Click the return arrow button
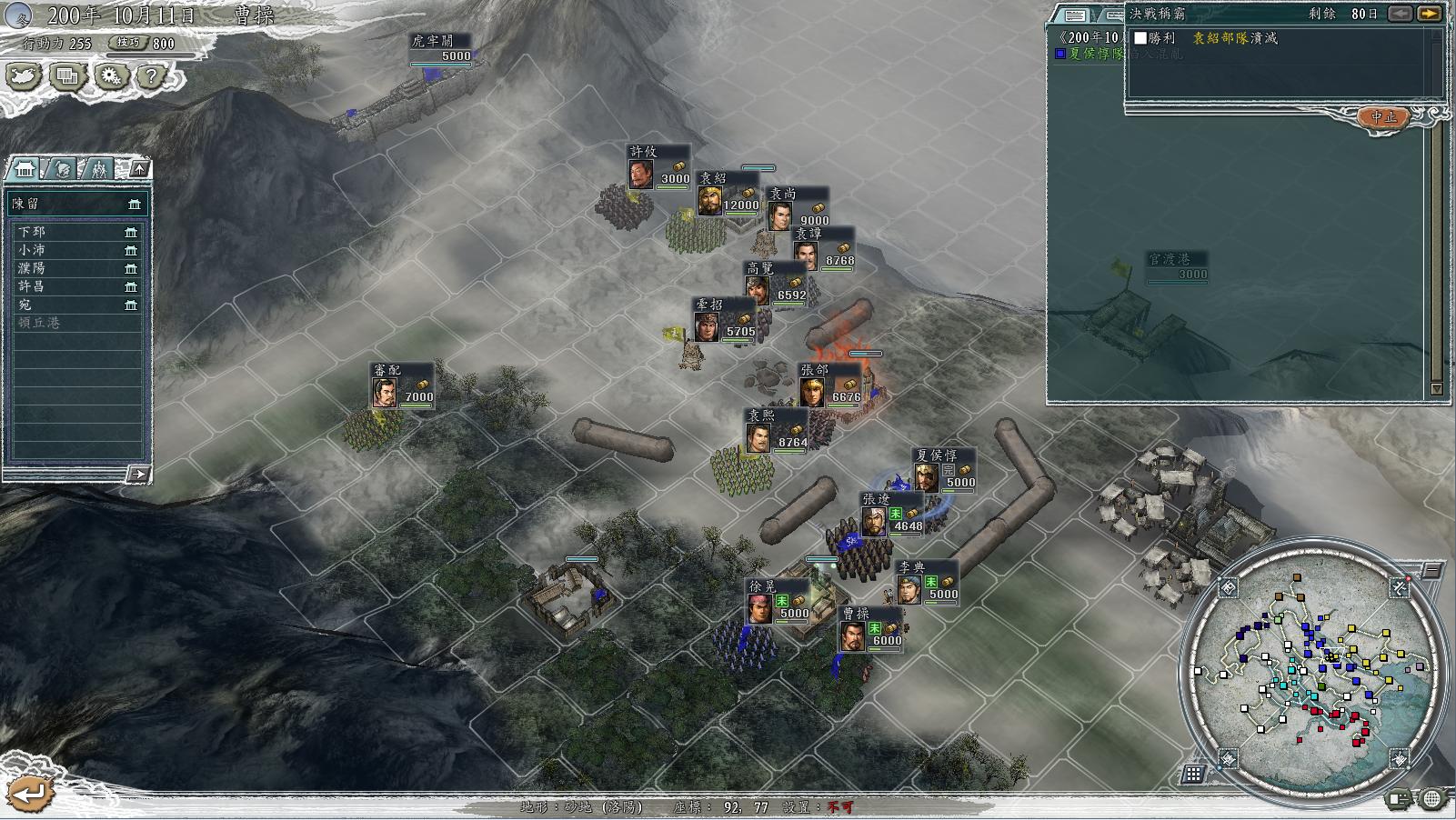Screen dimensions: 1456x820 click(27, 793)
